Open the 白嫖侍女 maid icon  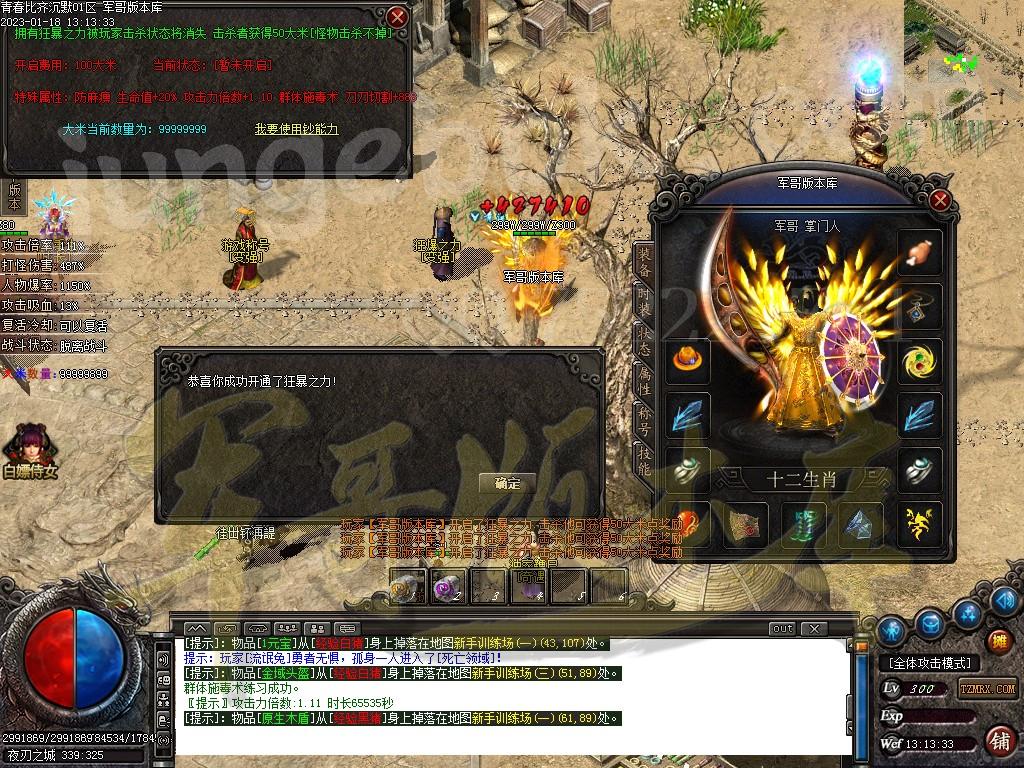29,450
